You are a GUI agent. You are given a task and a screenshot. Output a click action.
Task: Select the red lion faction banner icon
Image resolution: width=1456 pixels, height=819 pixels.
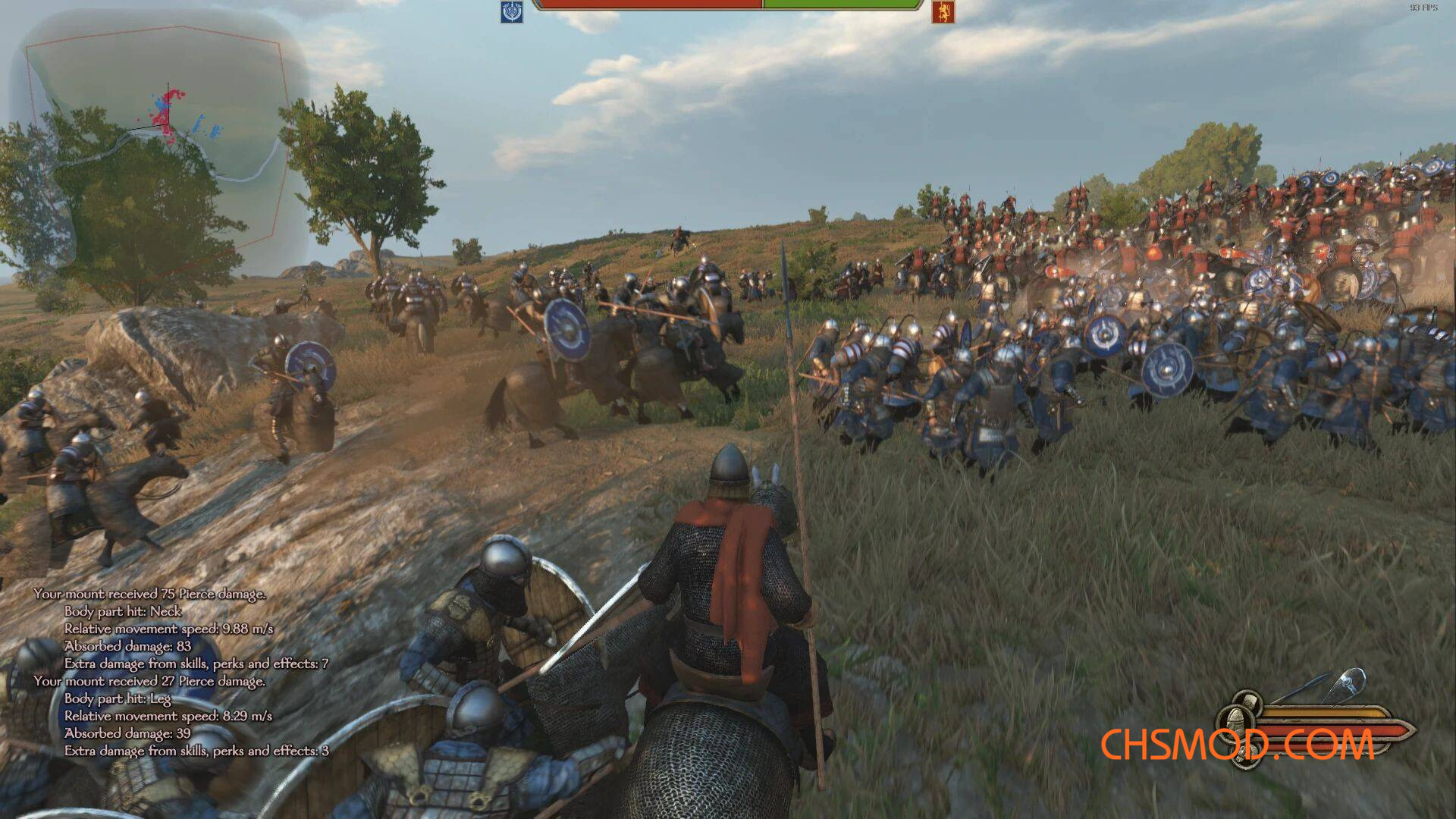tap(943, 11)
